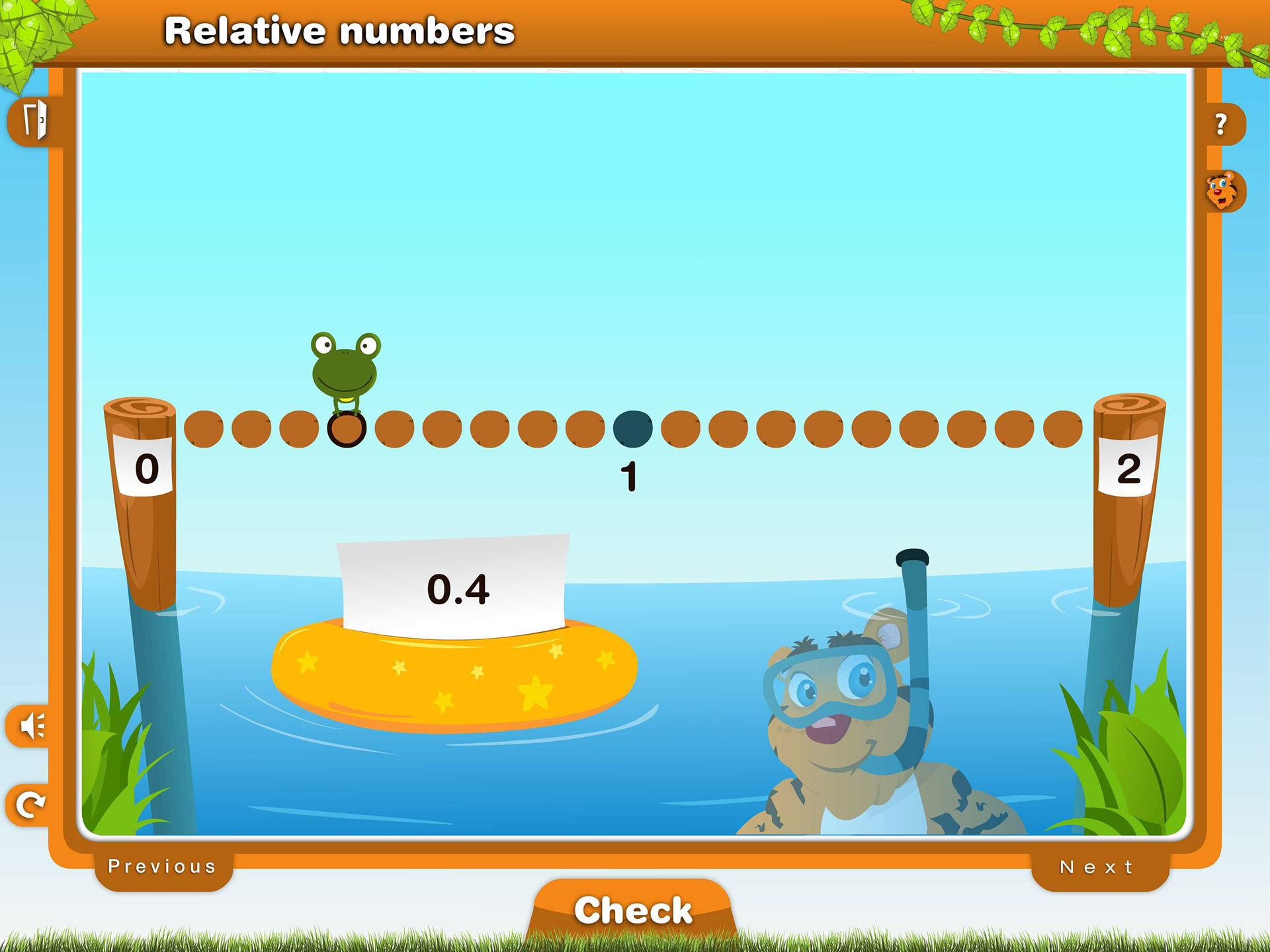Restart with the circular arrow button
Screen dimensions: 1270x952
pos(30,805)
